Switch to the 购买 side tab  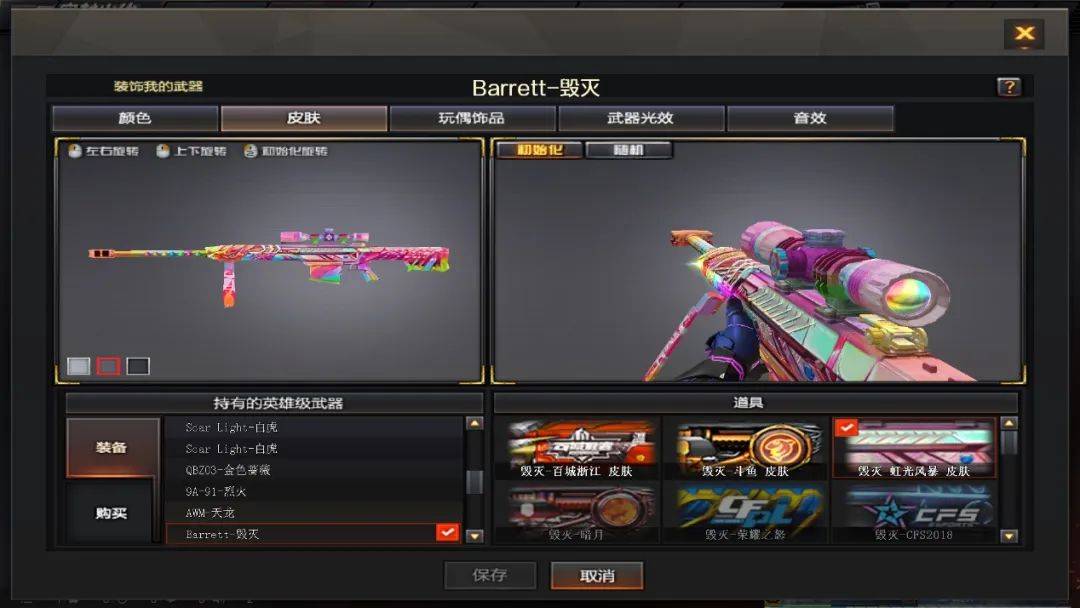(x=112, y=513)
